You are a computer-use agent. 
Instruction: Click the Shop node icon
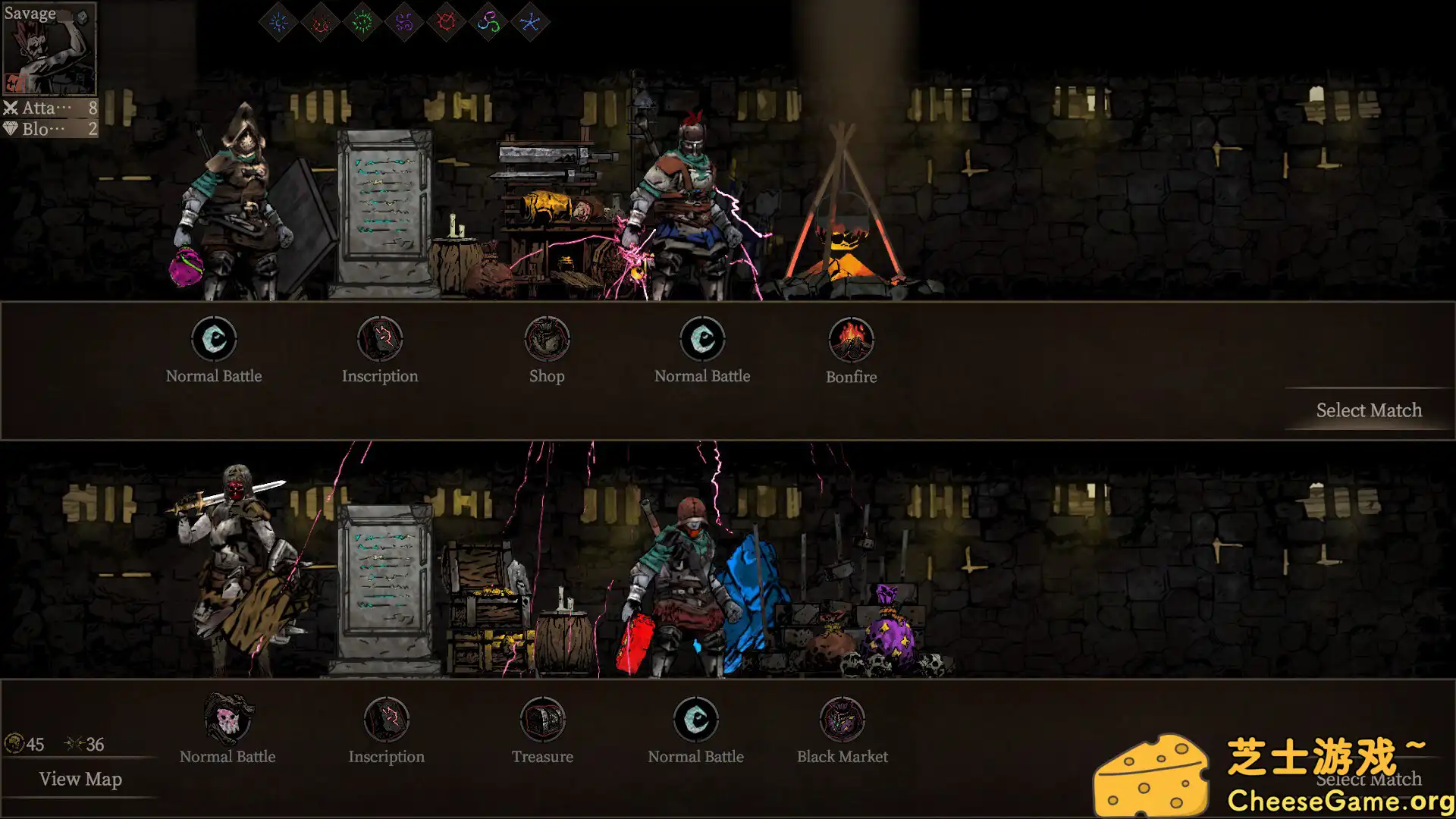[547, 340]
